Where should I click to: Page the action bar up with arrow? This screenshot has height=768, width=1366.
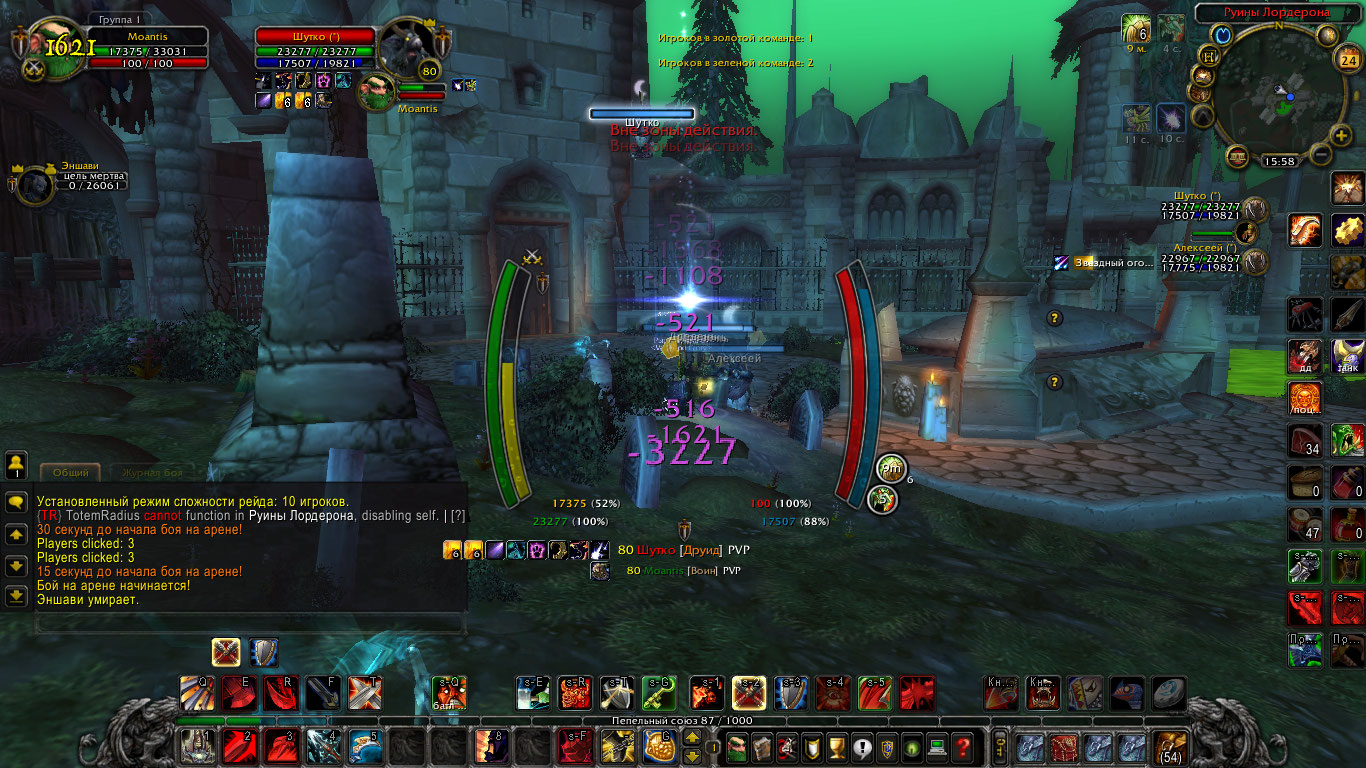[691, 738]
